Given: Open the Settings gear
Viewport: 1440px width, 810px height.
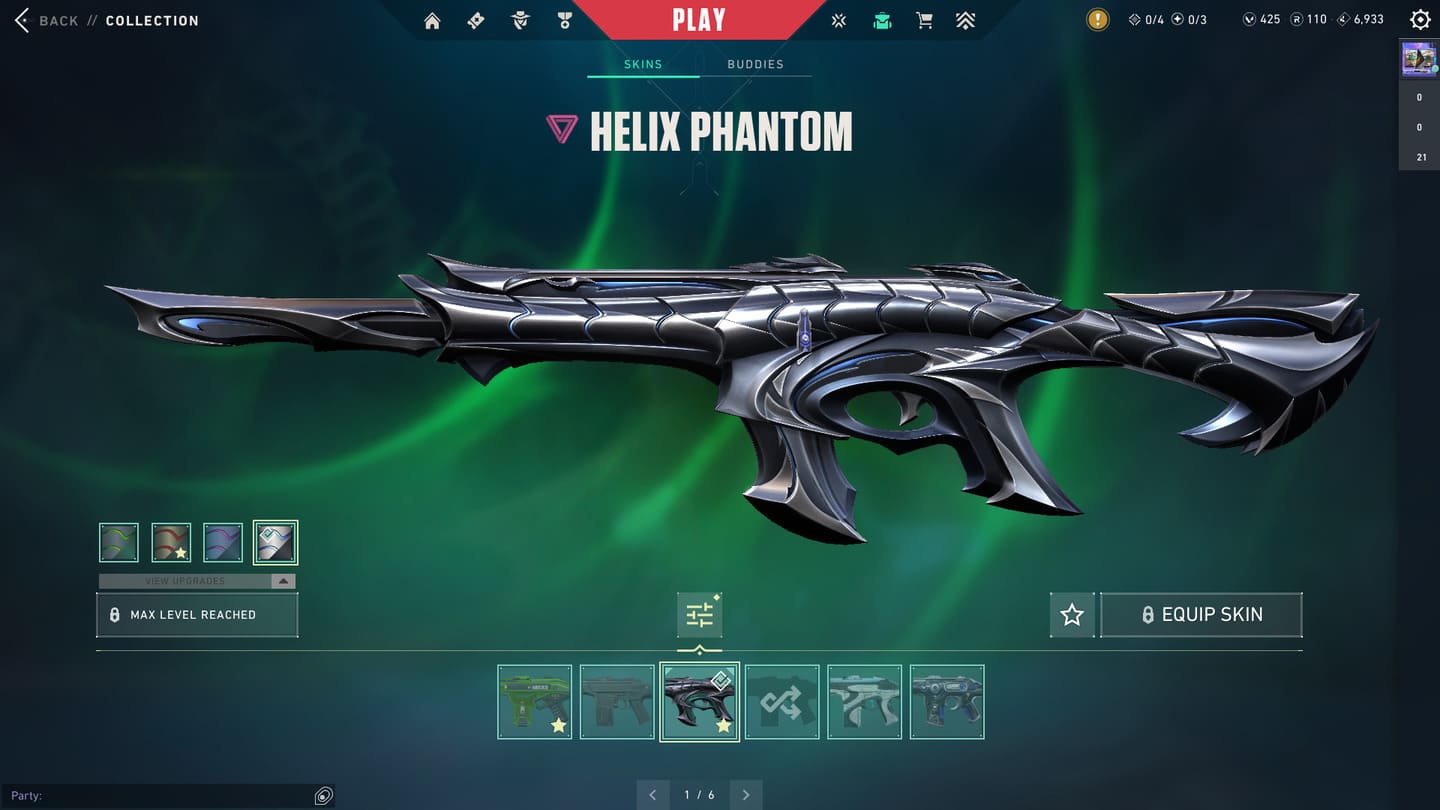Looking at the screenshot, I should [1420, 20].
